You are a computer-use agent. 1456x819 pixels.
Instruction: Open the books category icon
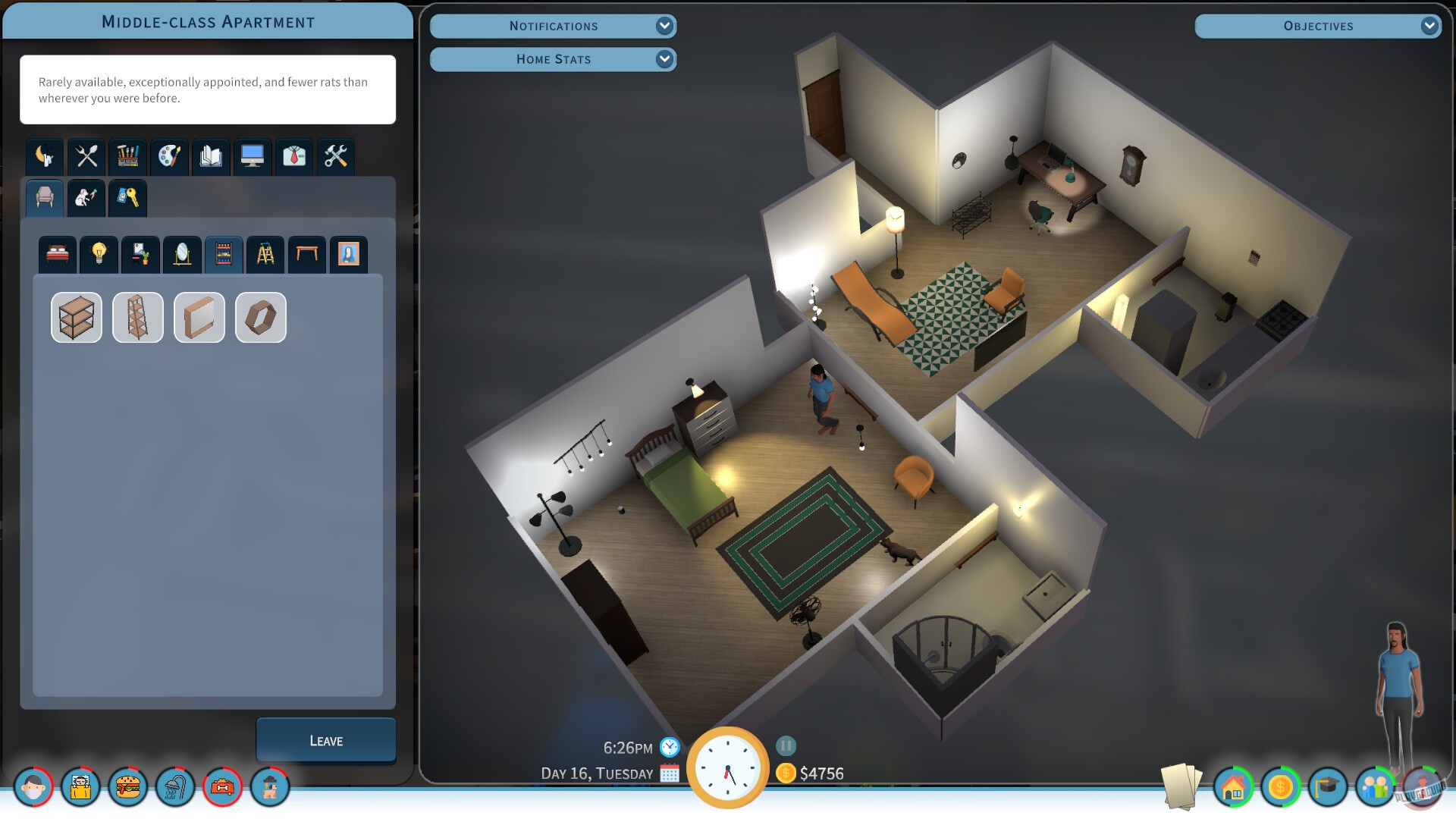(x=210, y=157)
